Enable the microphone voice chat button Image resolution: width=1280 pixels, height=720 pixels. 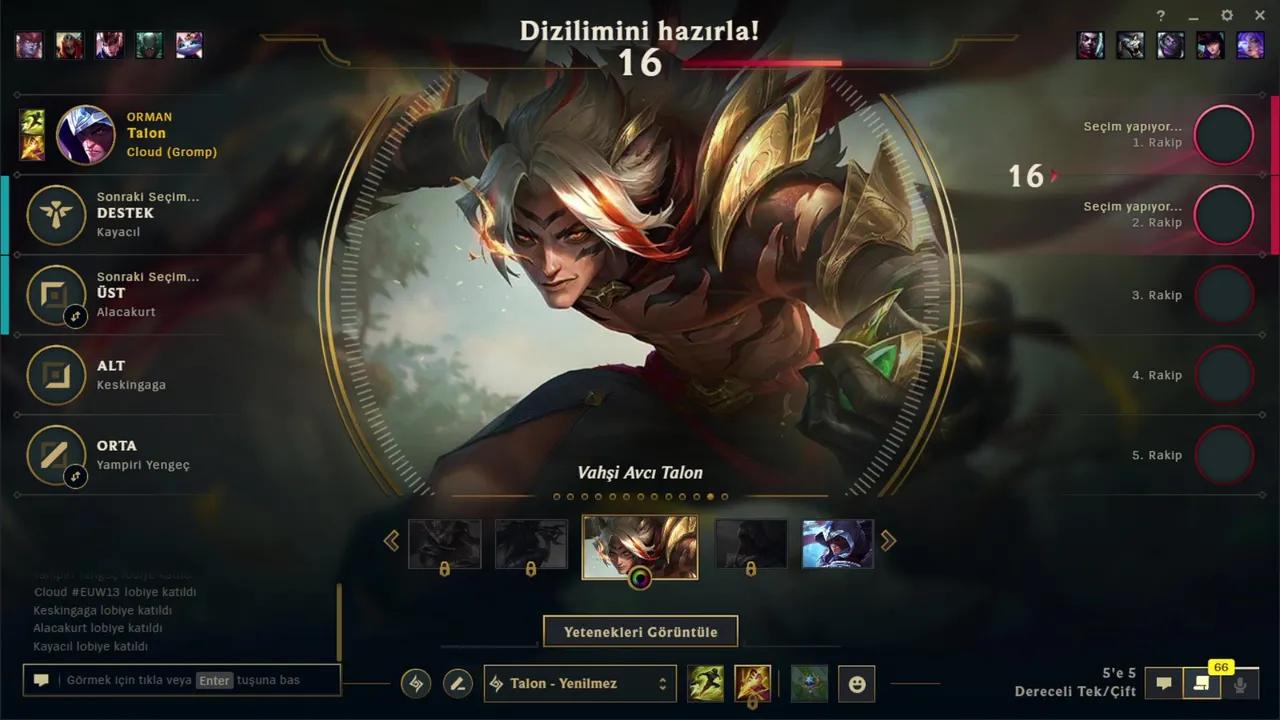(x=1240, y=683)
